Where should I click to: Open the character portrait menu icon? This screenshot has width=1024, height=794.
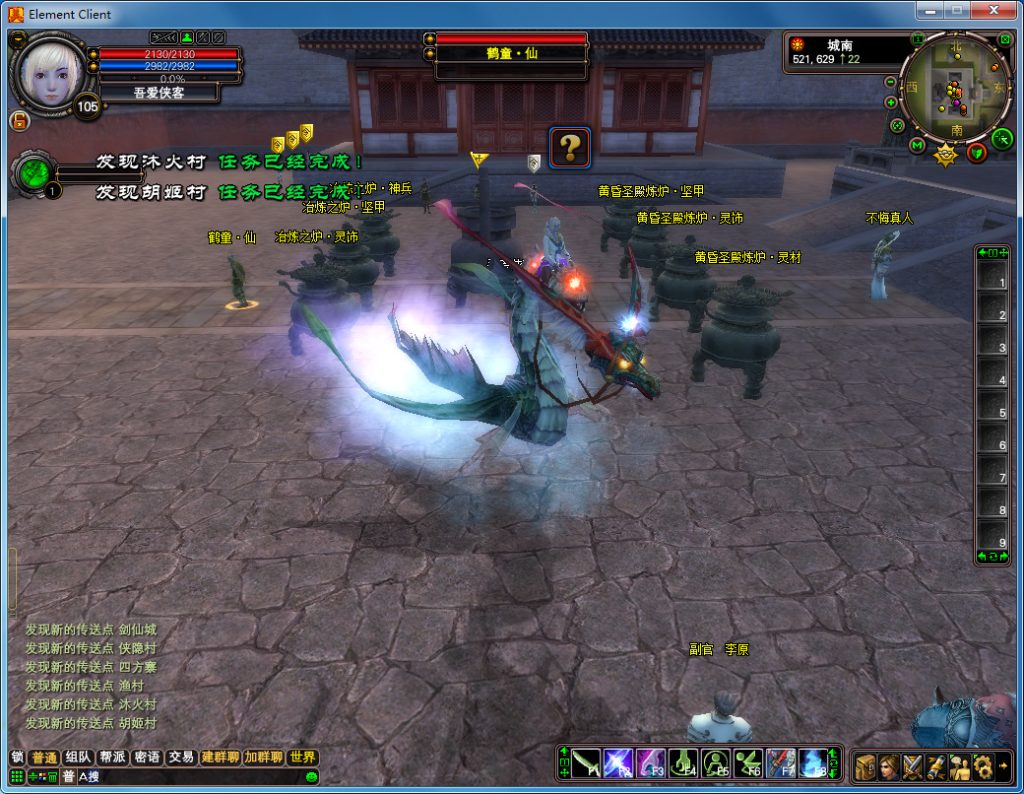[x=890, y=767]
